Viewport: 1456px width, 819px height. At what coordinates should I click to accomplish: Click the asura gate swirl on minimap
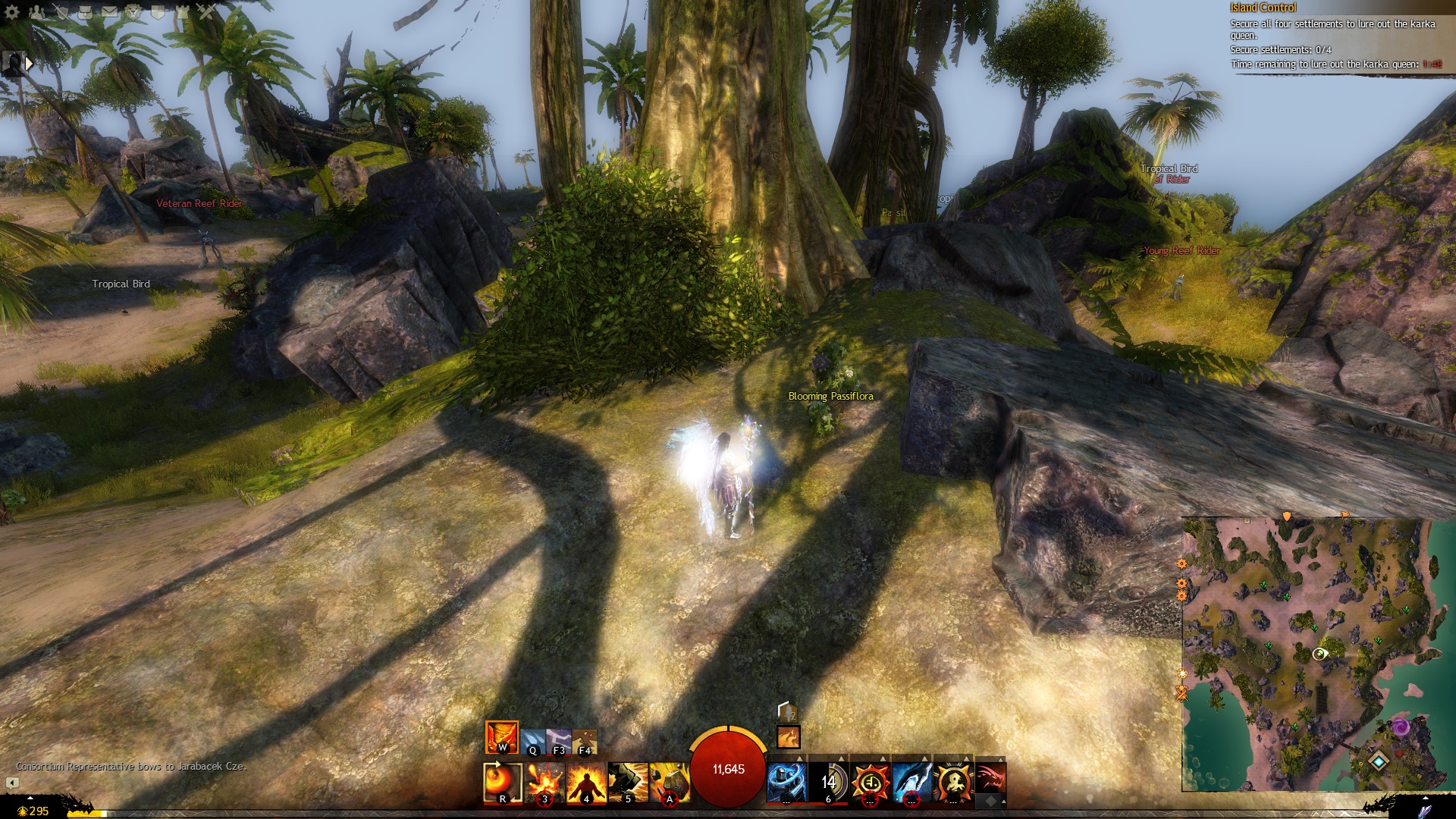tap(1400, 728)
